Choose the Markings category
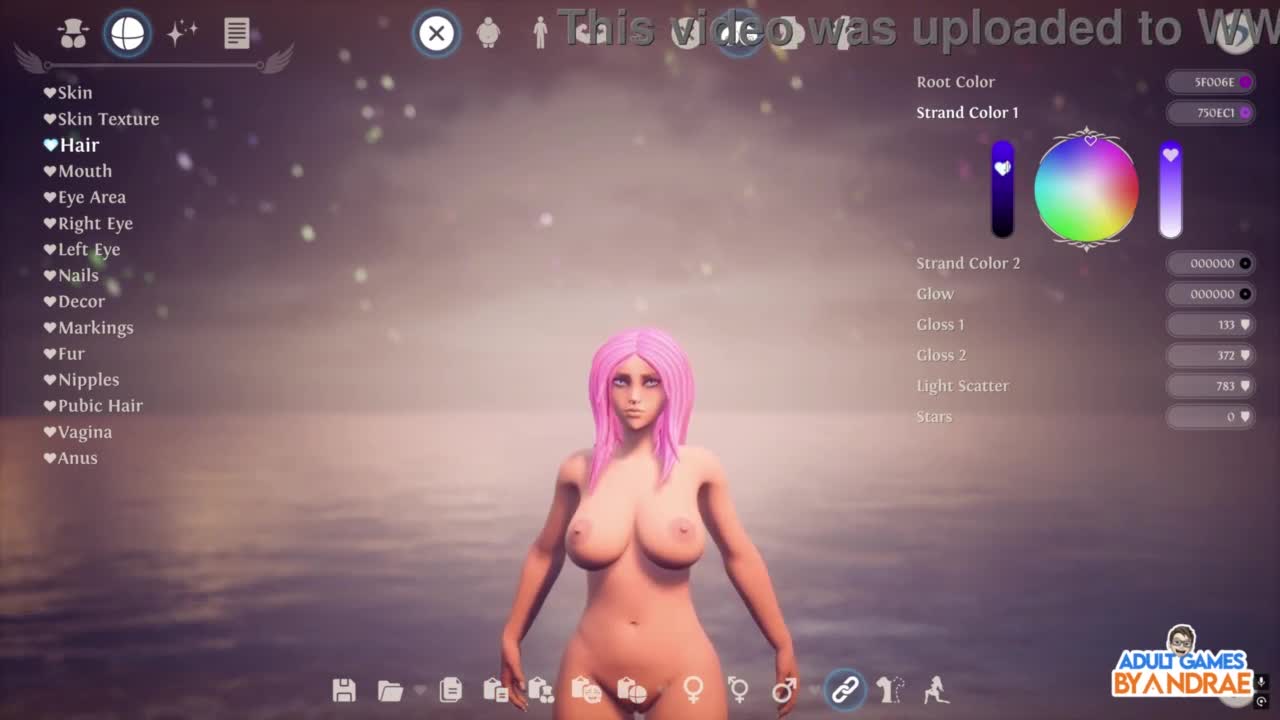 pos(95,327)
